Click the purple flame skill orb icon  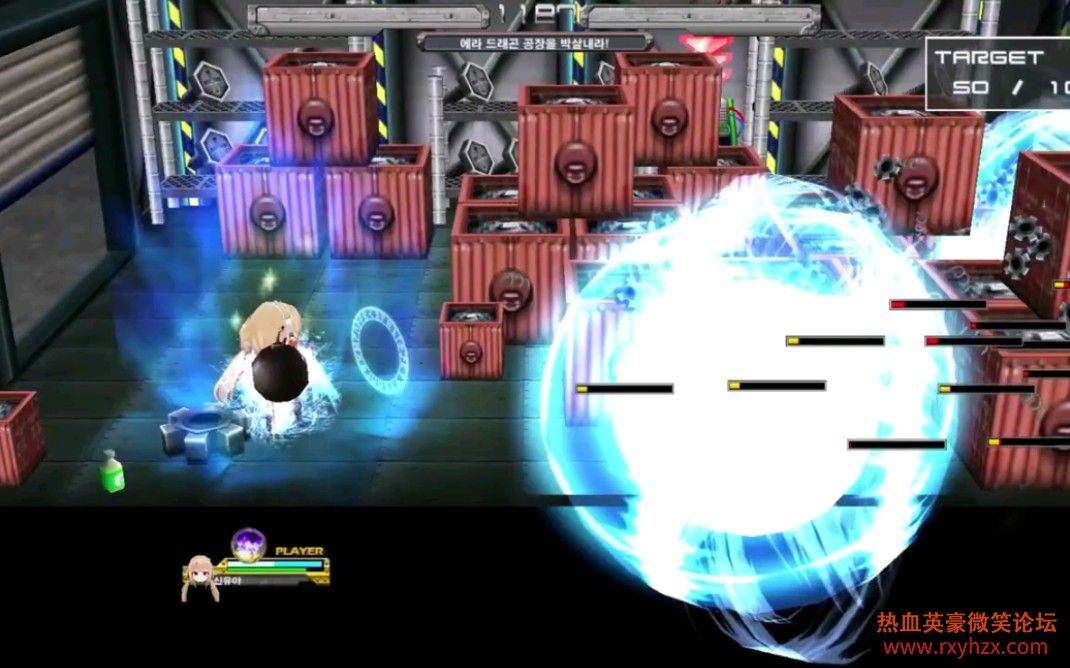point(248,544)
